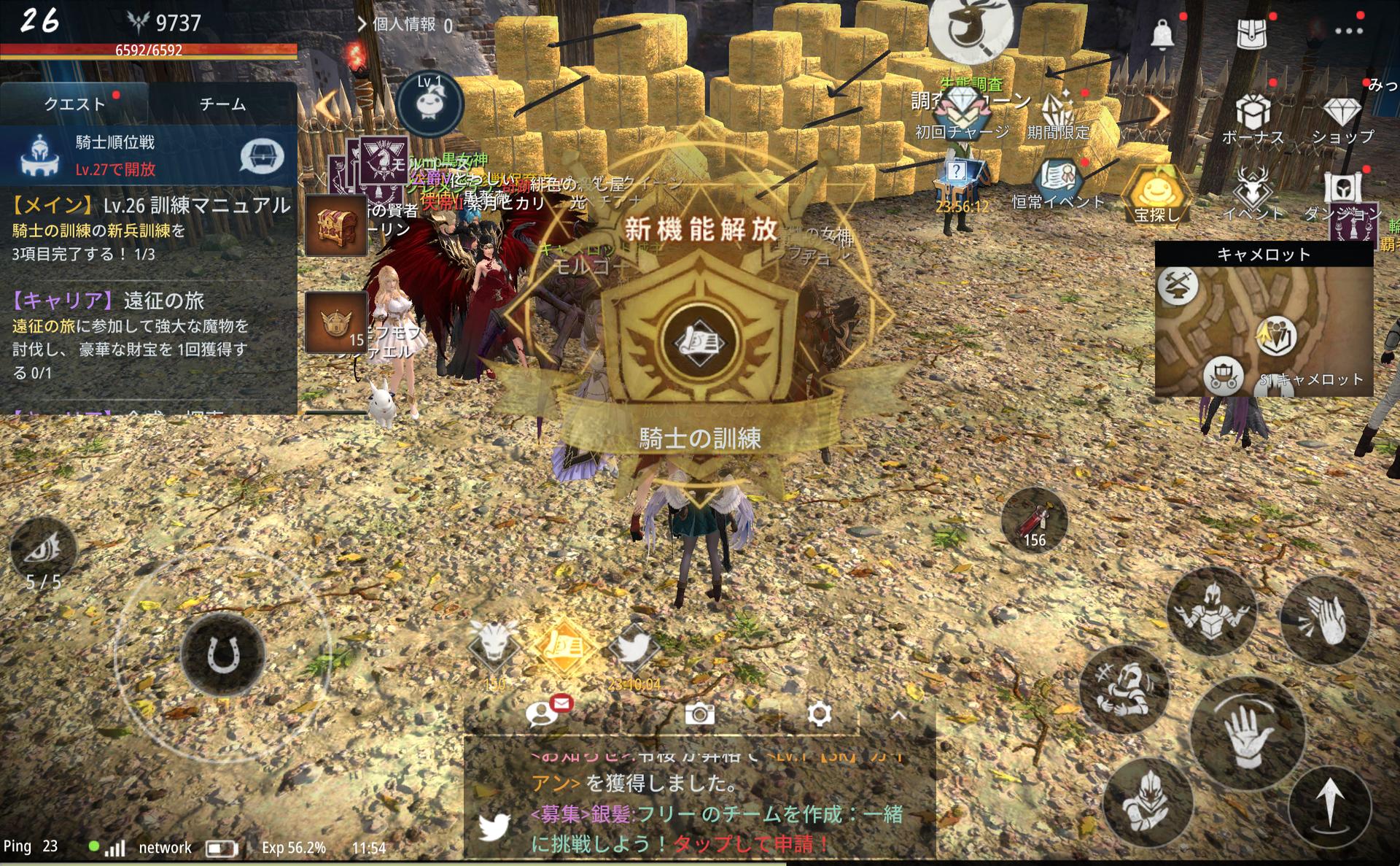Image resolution: width=1400 pixels, height=866 pixels.
Task: Open settings via the gear icon
Action: pyautogui.click(x=819, y=714)
